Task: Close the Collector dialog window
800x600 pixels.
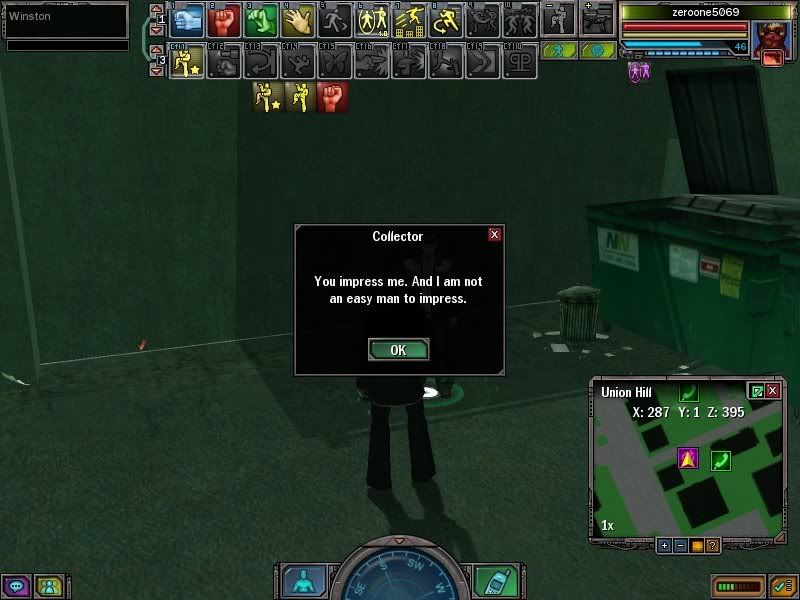Action: [x=494, y=235]
